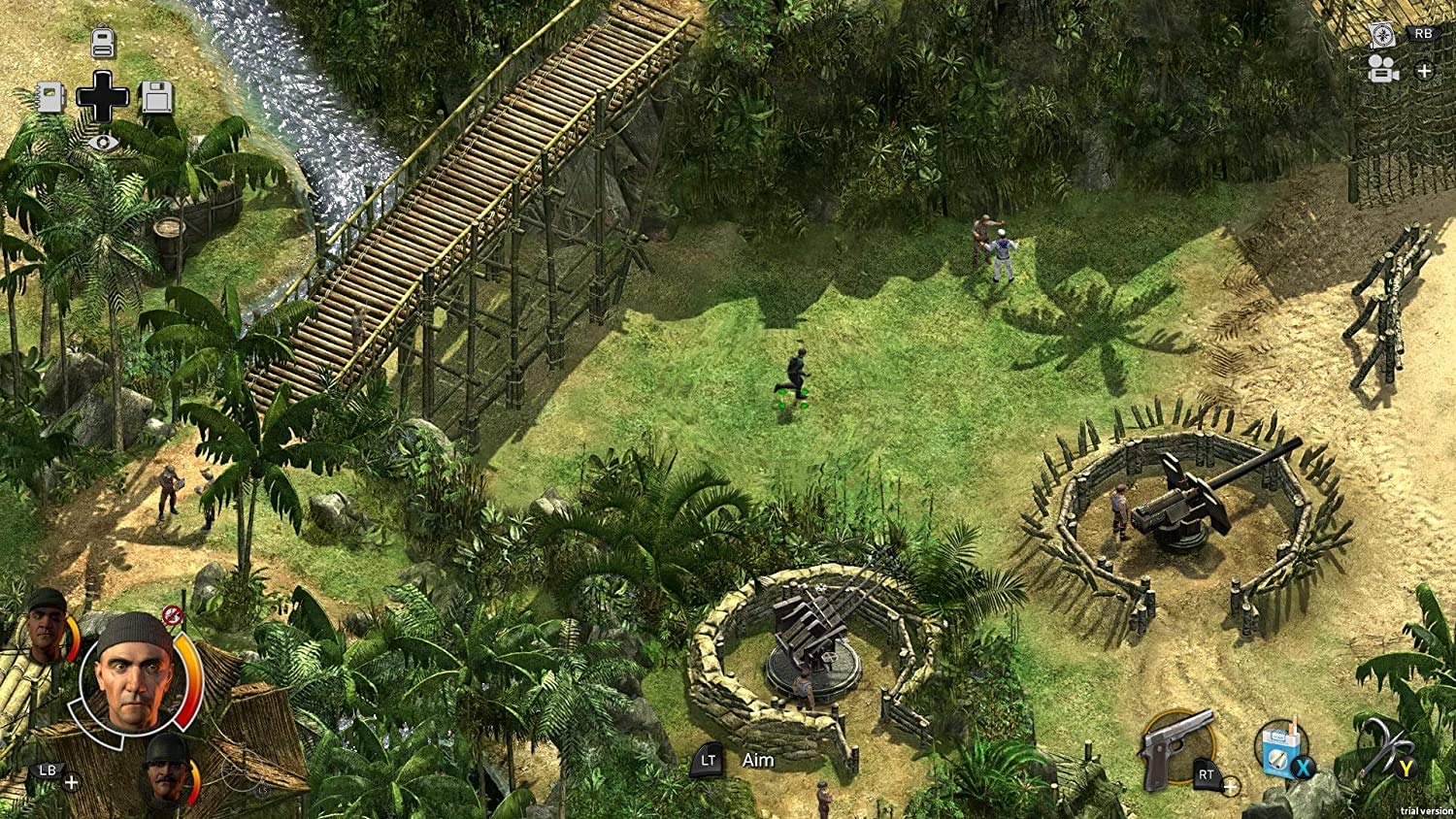Image resolution: width=1456 pixels, height=819 pixels.
Task: Open the map compass icon
Action: (1382, 35)
